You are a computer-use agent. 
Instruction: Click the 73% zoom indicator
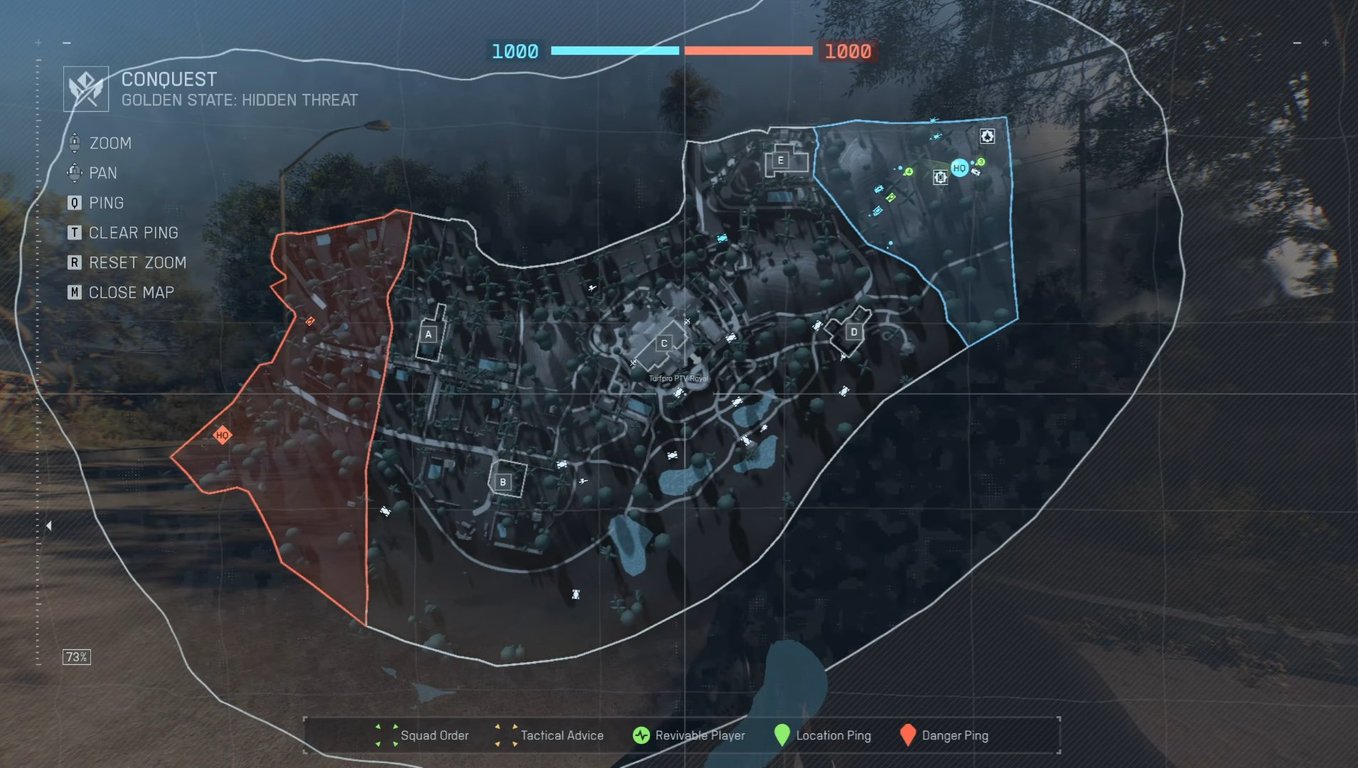tap(77, 657)
